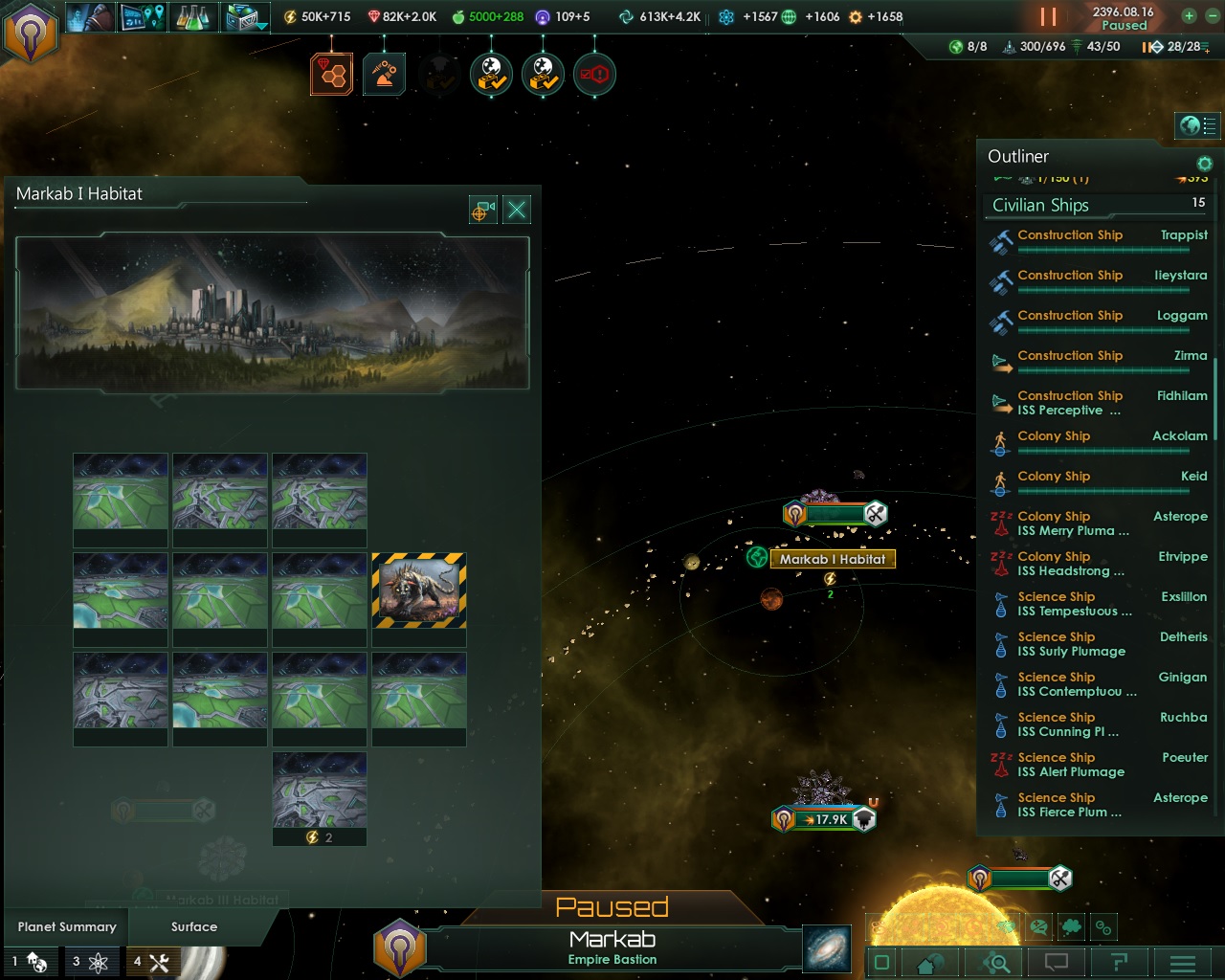Screen dimensions: 1225x980
Task: Select Science Ship ISS Alert Plumage
Action: pyautogui.click(x=1099, y=765)
